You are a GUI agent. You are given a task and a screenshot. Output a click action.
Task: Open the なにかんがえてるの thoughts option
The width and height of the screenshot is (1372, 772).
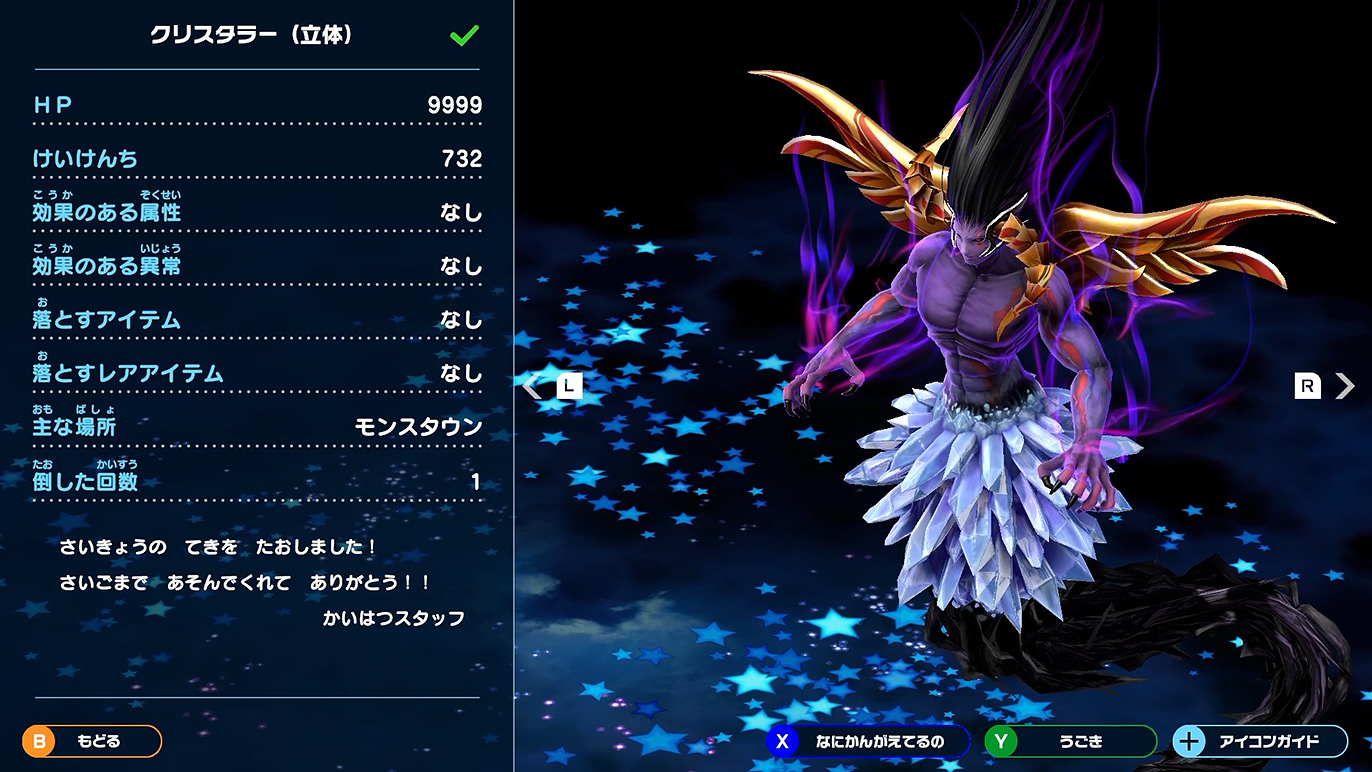[x=867, y=741]
